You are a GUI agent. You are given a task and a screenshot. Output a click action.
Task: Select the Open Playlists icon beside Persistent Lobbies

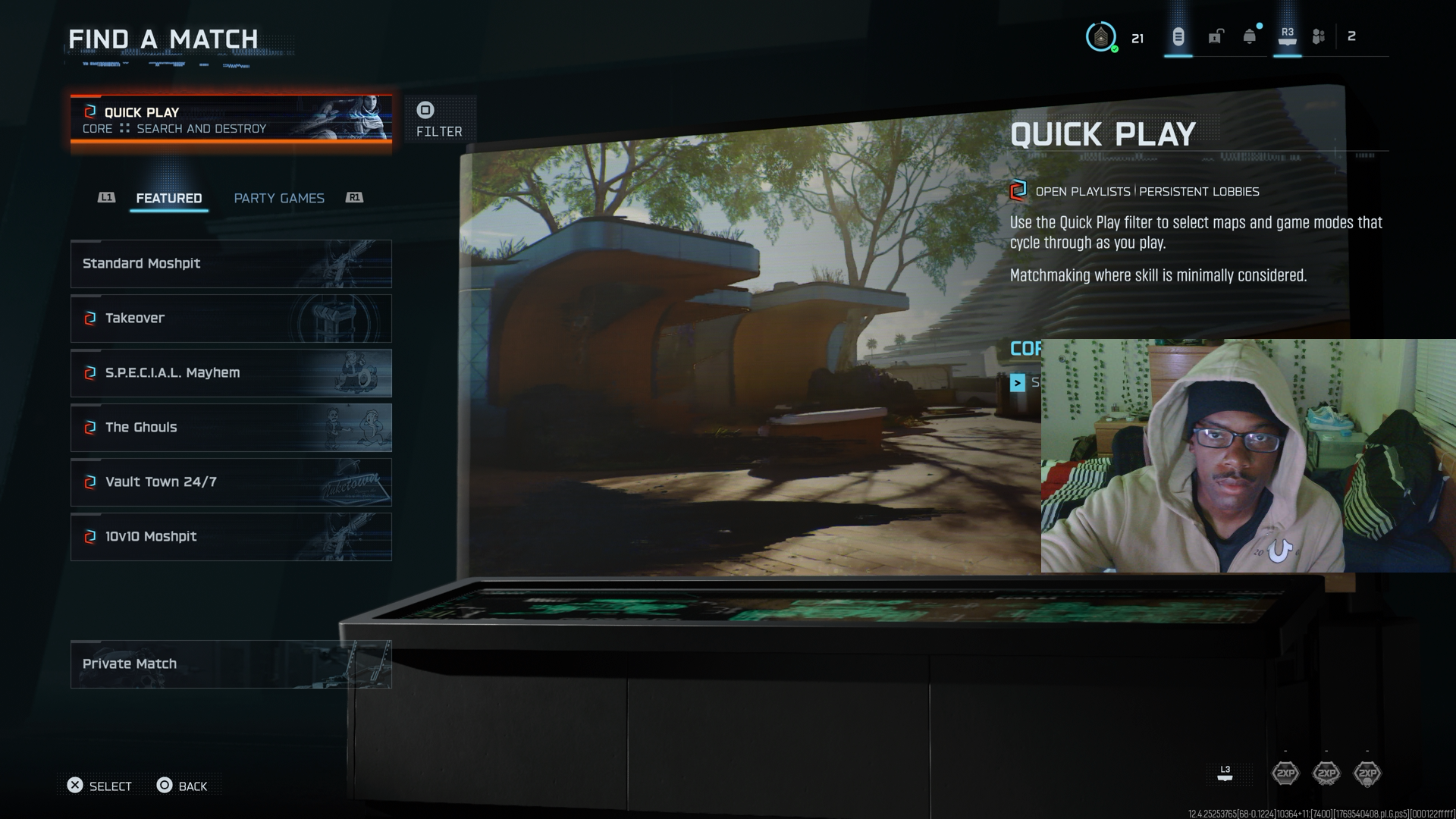[1017, 191]
